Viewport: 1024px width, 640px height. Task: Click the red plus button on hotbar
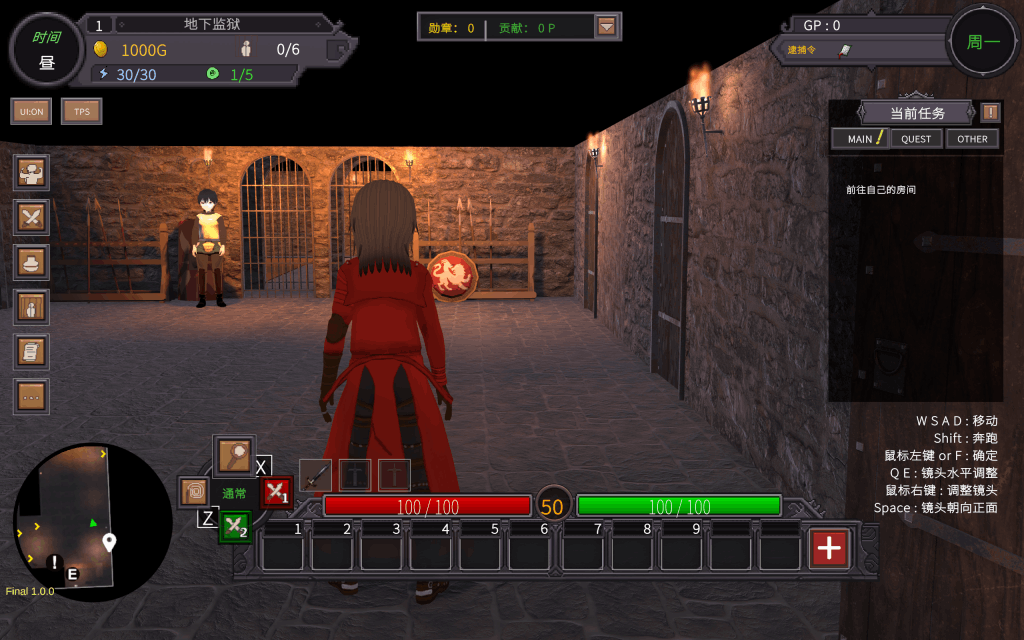click(830, 547)
